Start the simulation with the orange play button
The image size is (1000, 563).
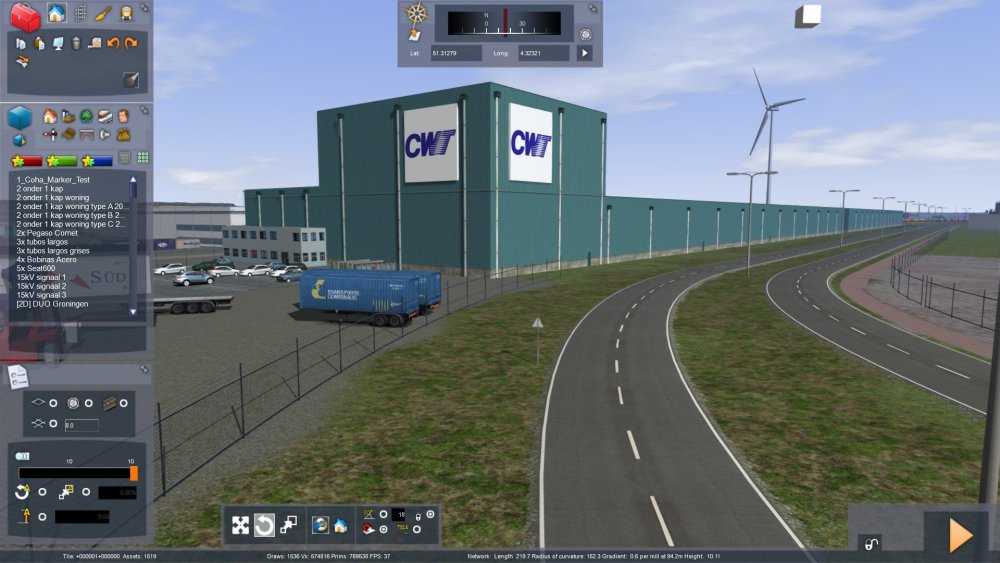click(x=960, y=535)
